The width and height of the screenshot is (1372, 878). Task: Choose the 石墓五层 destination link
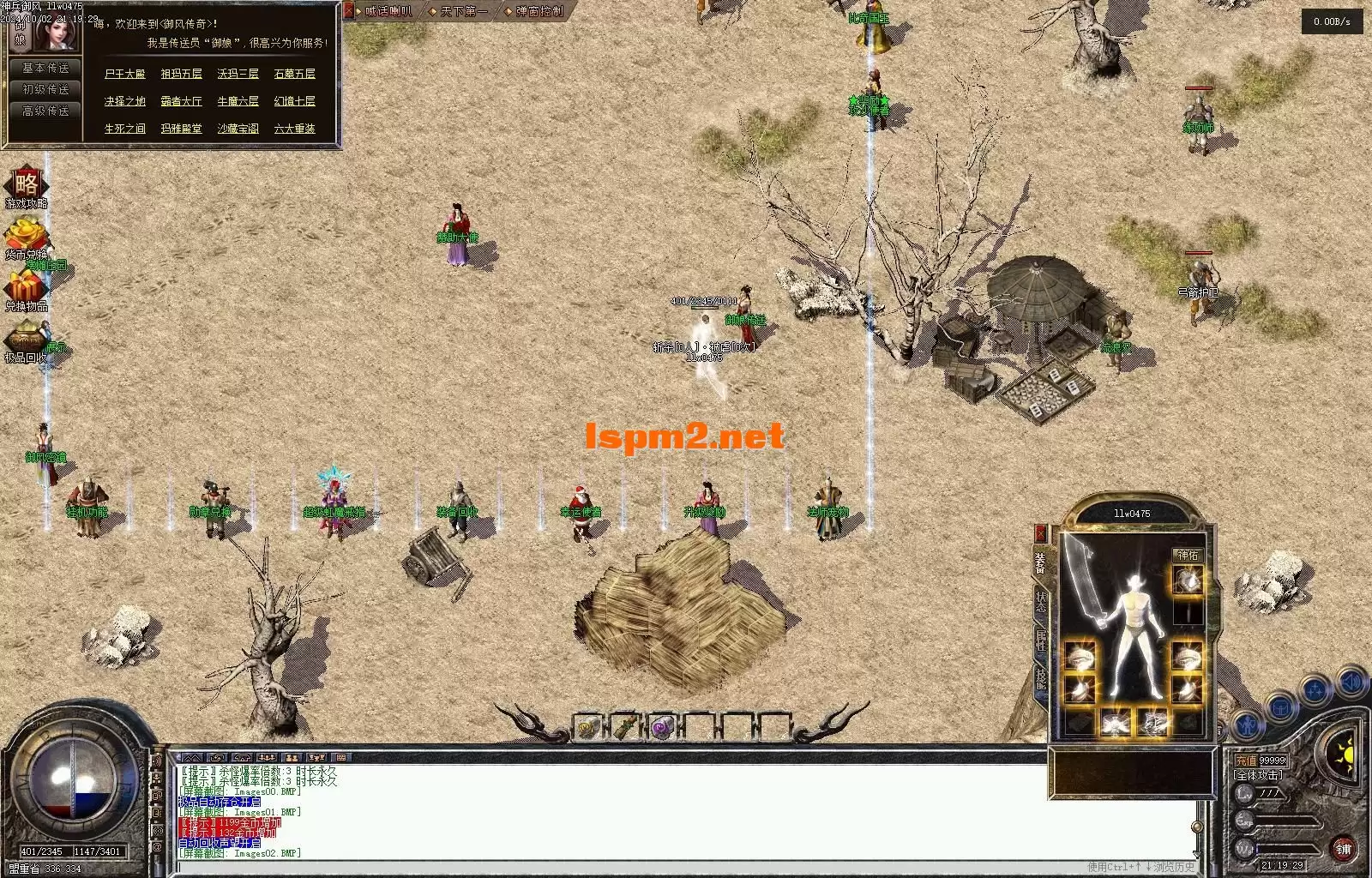(294, 75)
